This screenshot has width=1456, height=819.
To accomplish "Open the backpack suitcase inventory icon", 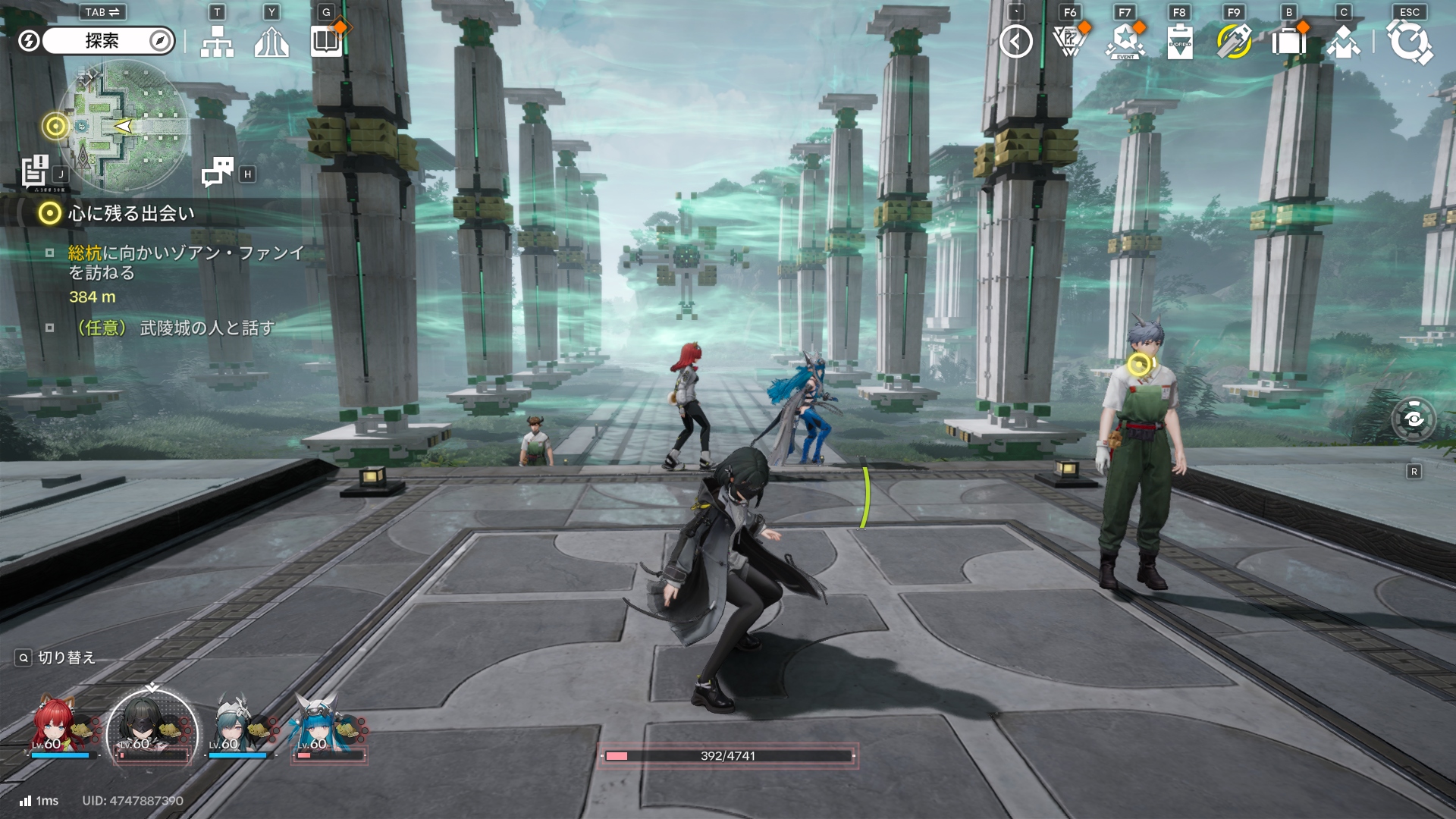I will point(1288,42).
